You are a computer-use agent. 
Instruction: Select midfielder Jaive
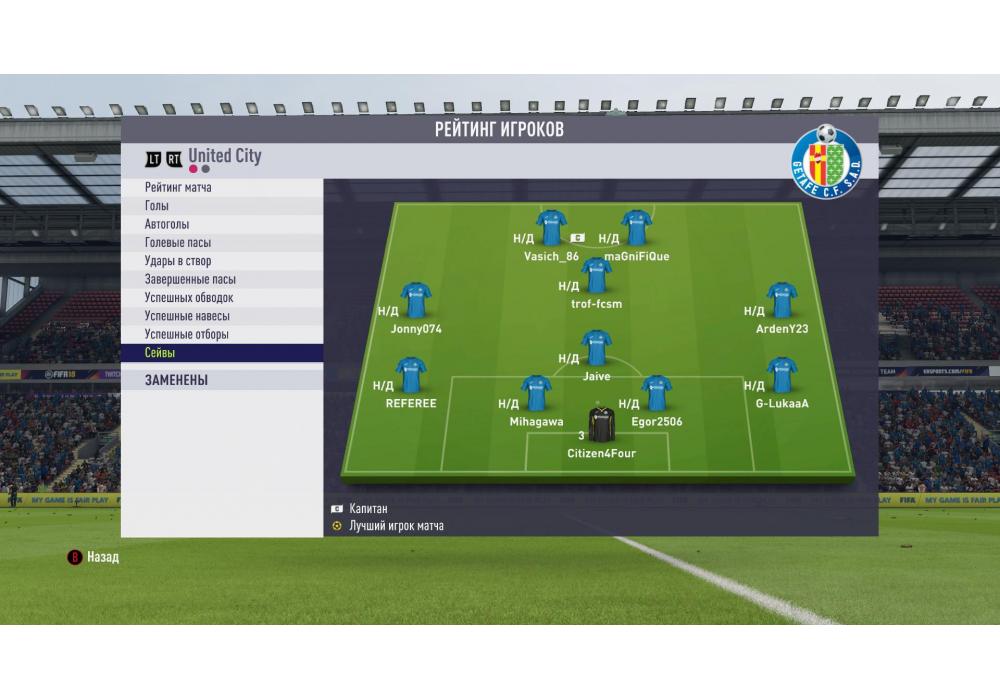(596, 348)
